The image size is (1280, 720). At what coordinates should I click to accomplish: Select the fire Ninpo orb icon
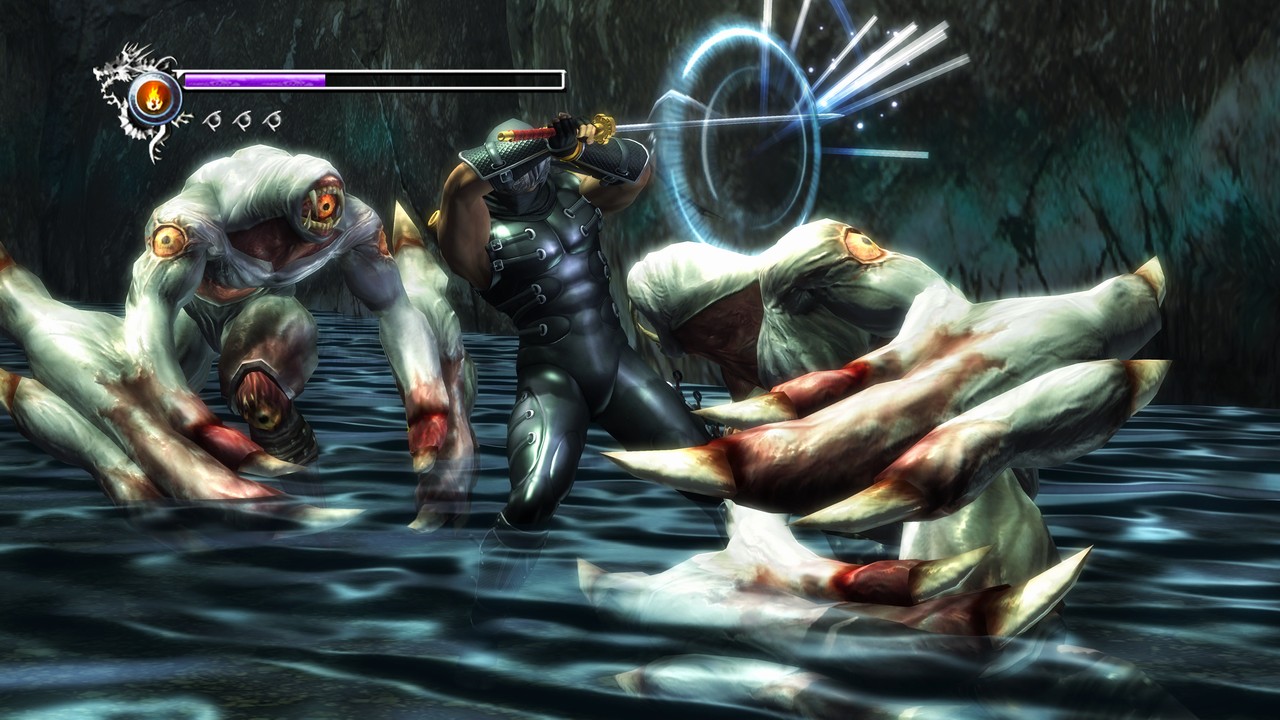point(155,97)
